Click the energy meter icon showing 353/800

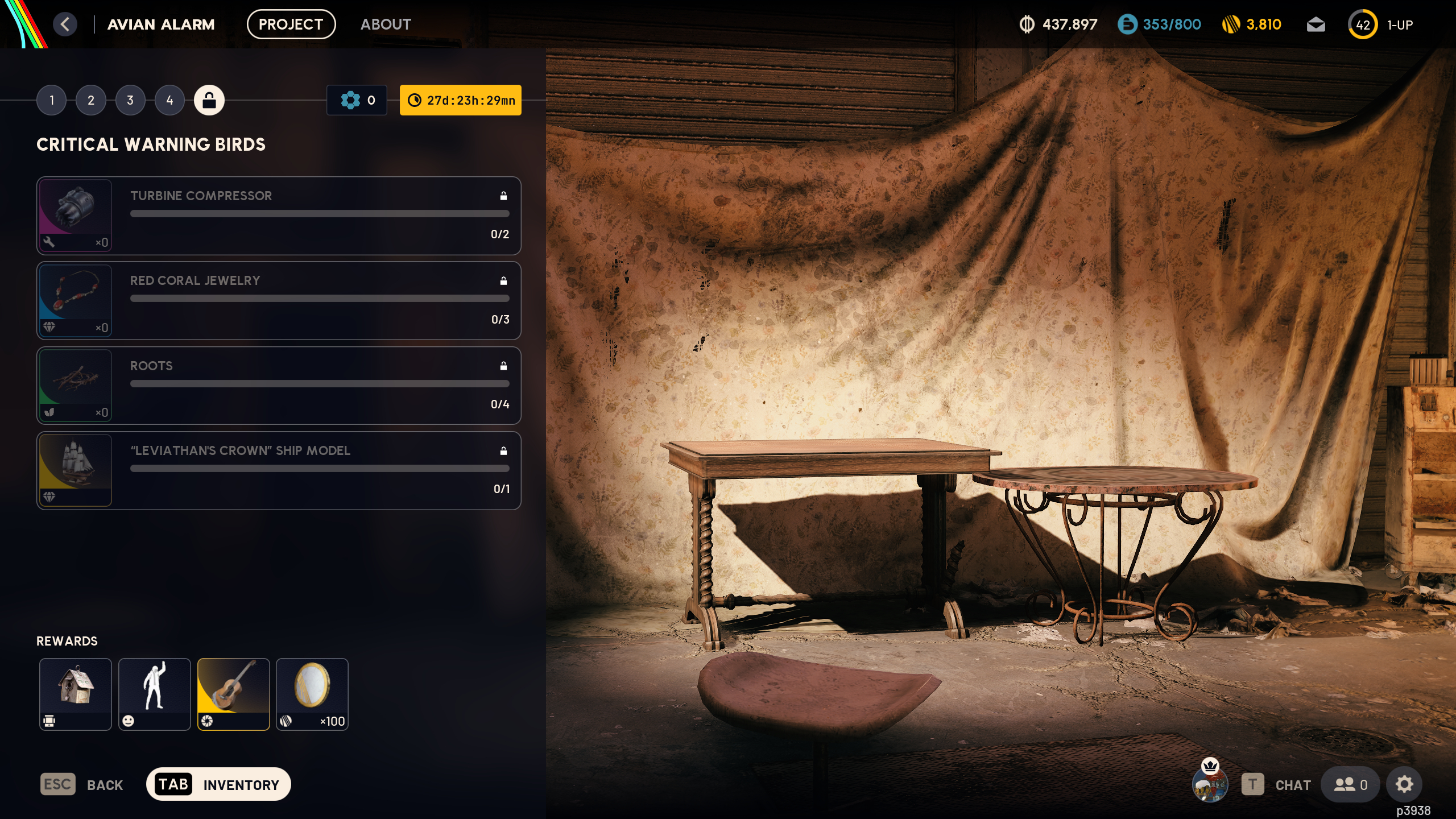point(1128,24)
